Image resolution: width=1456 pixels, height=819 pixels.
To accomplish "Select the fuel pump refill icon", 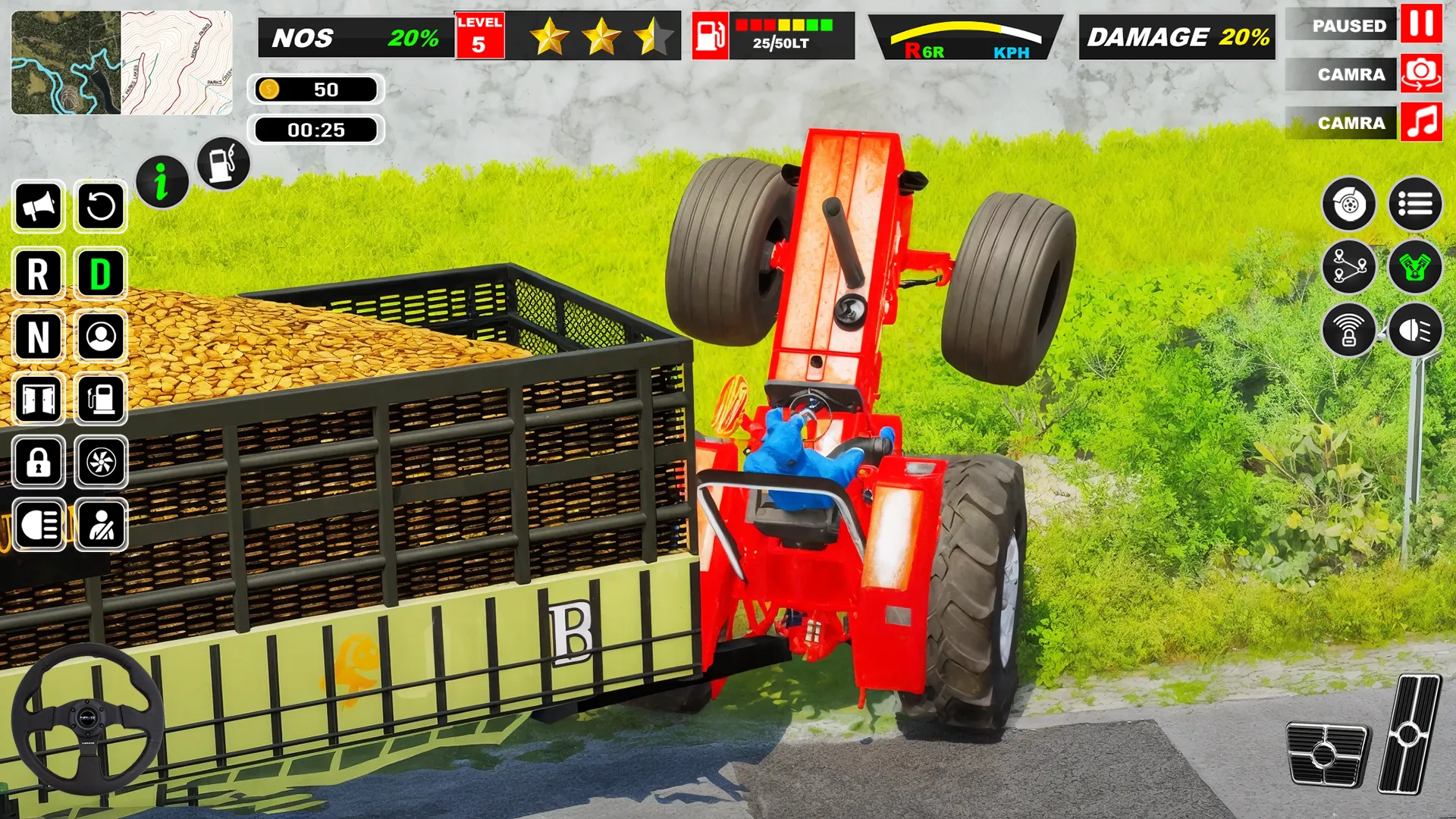I will [223, 165].
